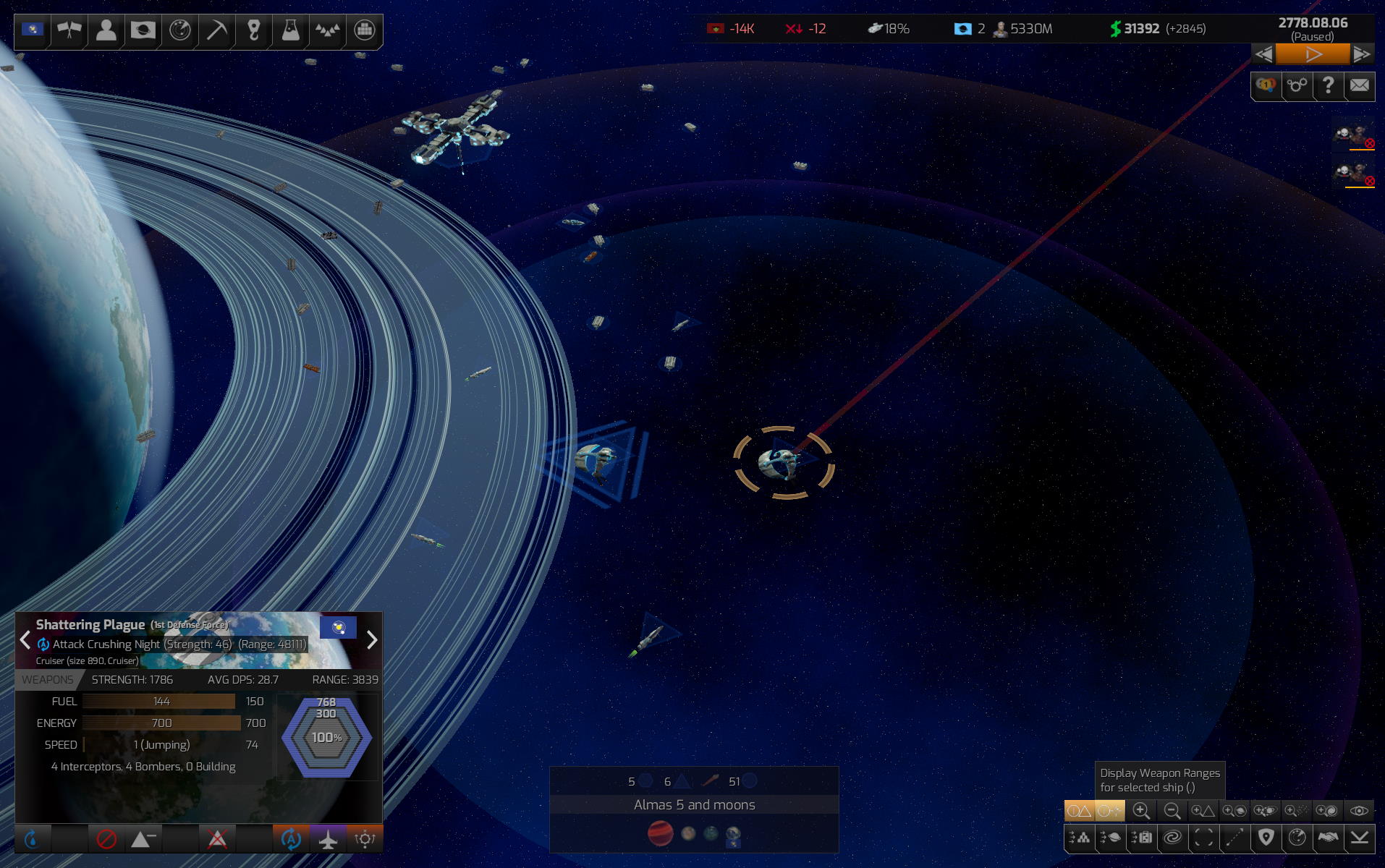
Task: Open the envelope messages list
Action: tap(1360, 86)
